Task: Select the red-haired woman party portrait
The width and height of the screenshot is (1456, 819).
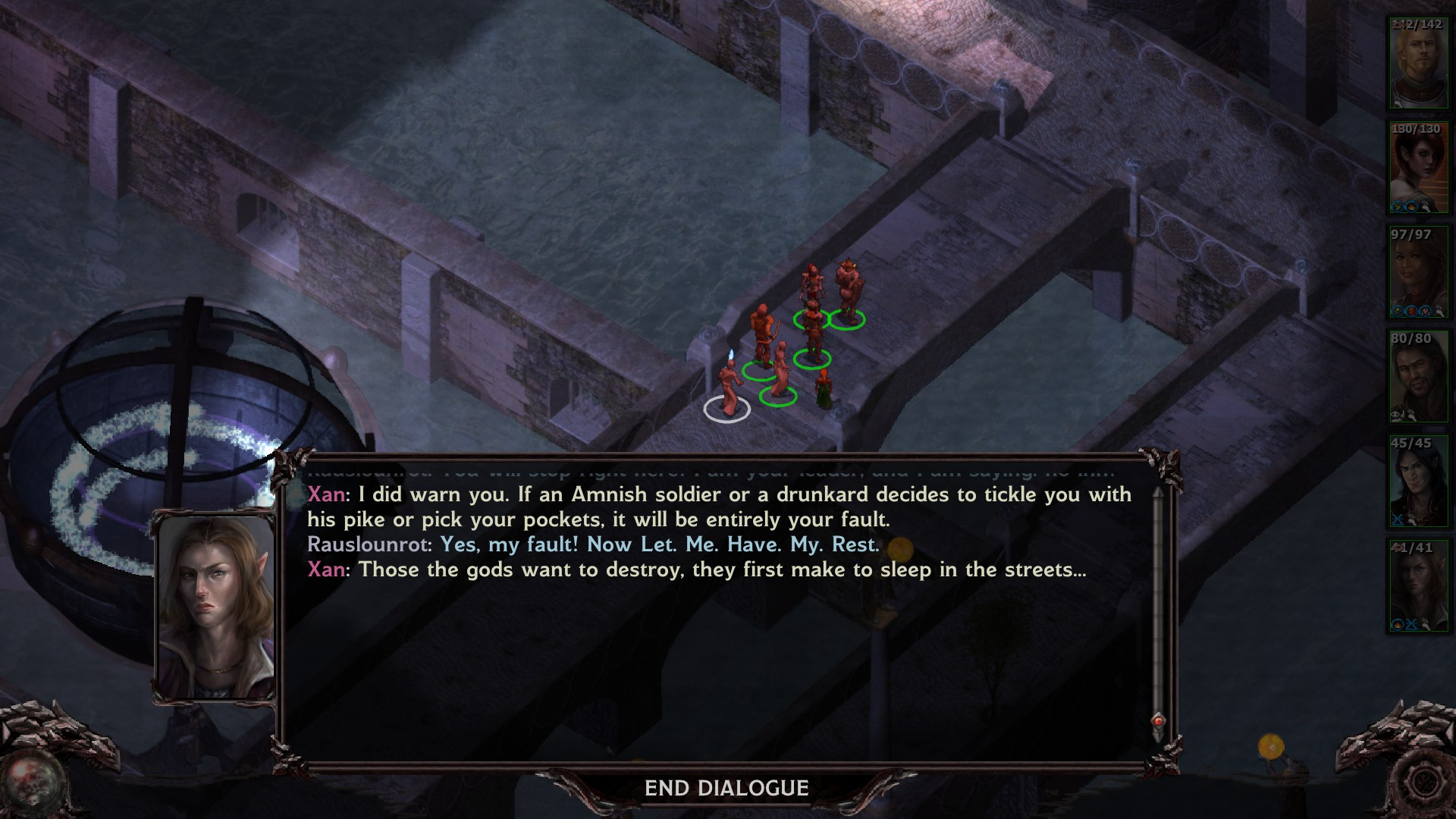Action: tap(1417, 168)
